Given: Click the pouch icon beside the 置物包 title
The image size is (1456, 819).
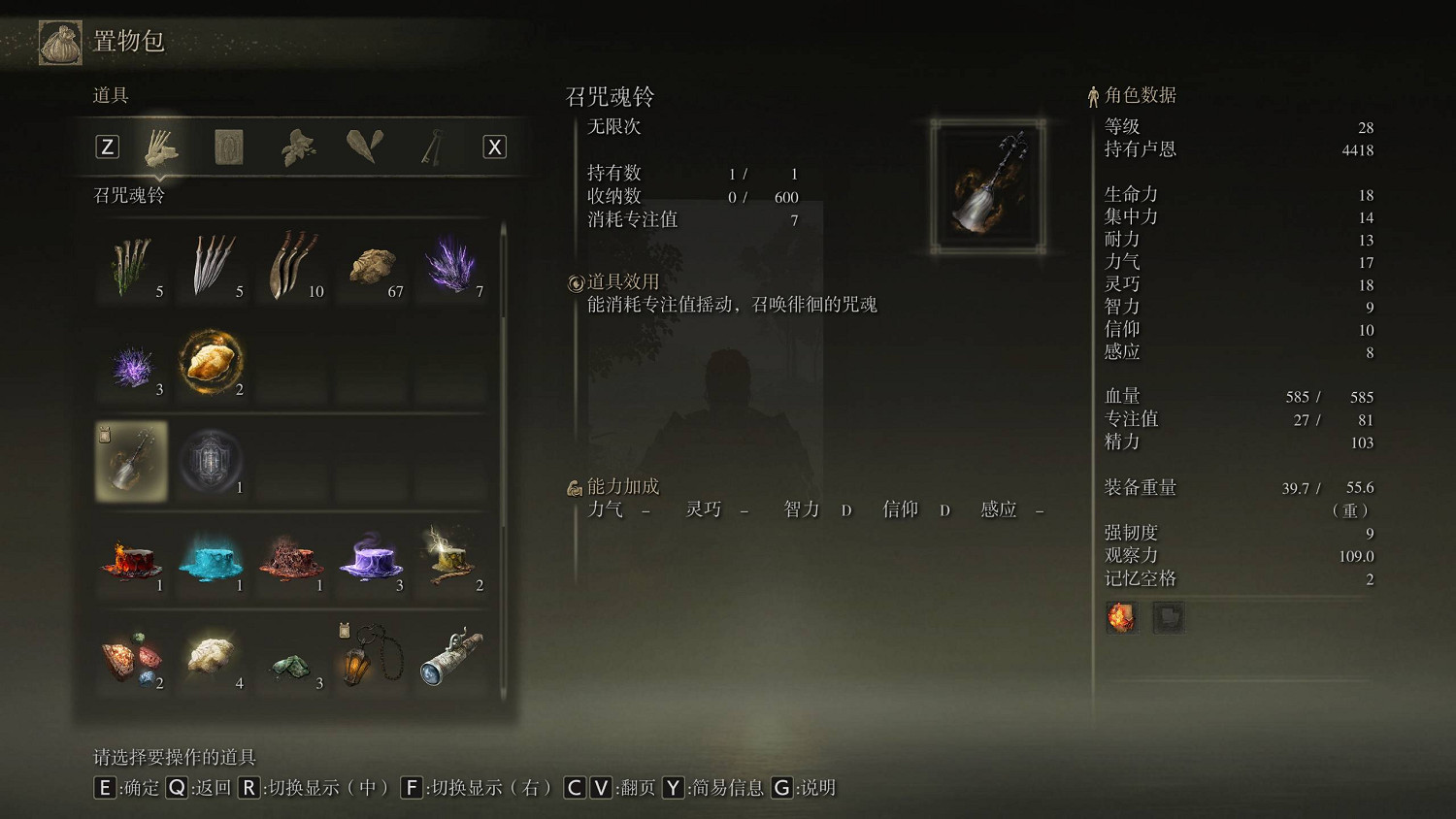Looking at the screenshot, I should (59, 43).
